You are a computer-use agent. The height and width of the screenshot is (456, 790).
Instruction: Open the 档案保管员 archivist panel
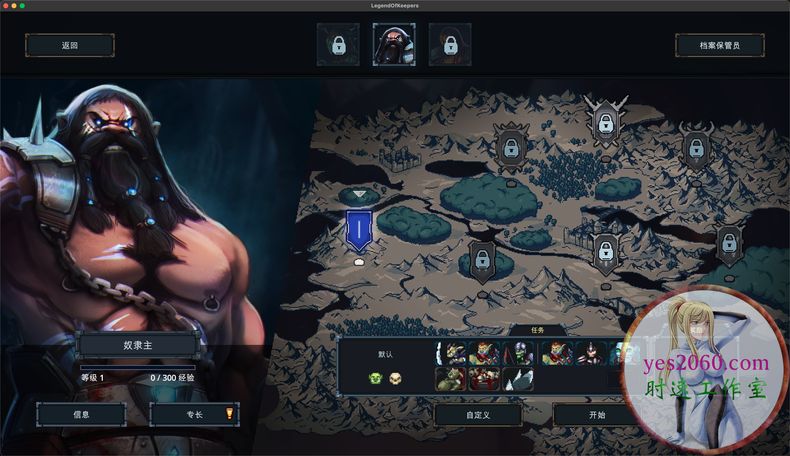719,45
